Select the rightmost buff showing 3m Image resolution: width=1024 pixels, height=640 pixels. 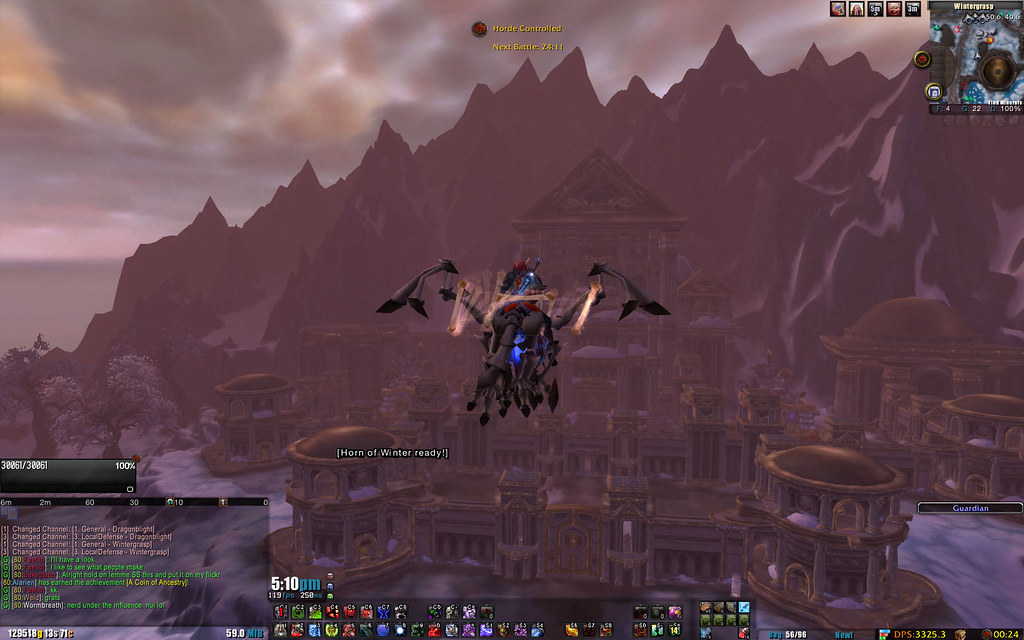tap(911, 9)
